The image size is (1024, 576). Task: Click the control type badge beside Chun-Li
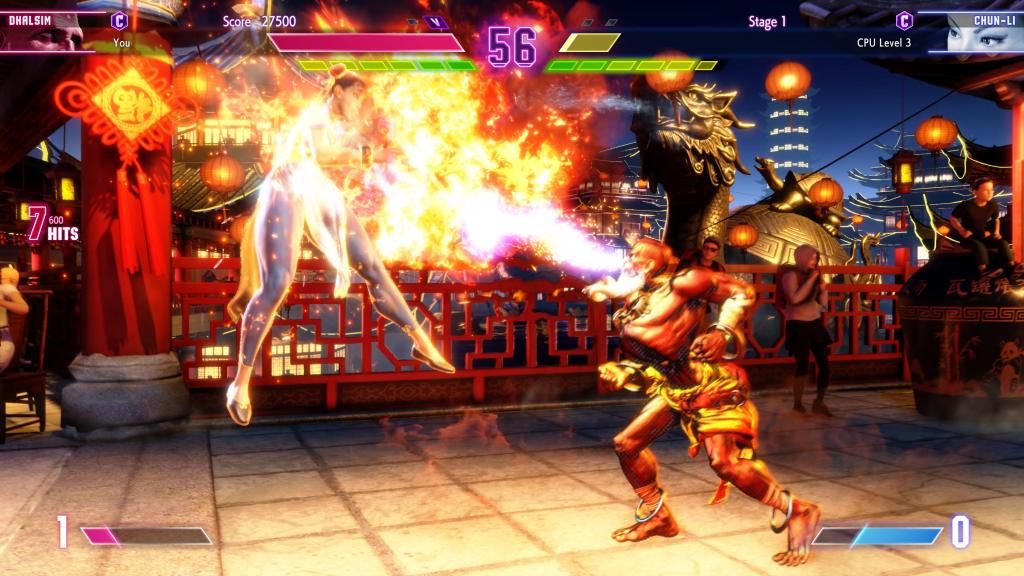[x=904, y=20]
